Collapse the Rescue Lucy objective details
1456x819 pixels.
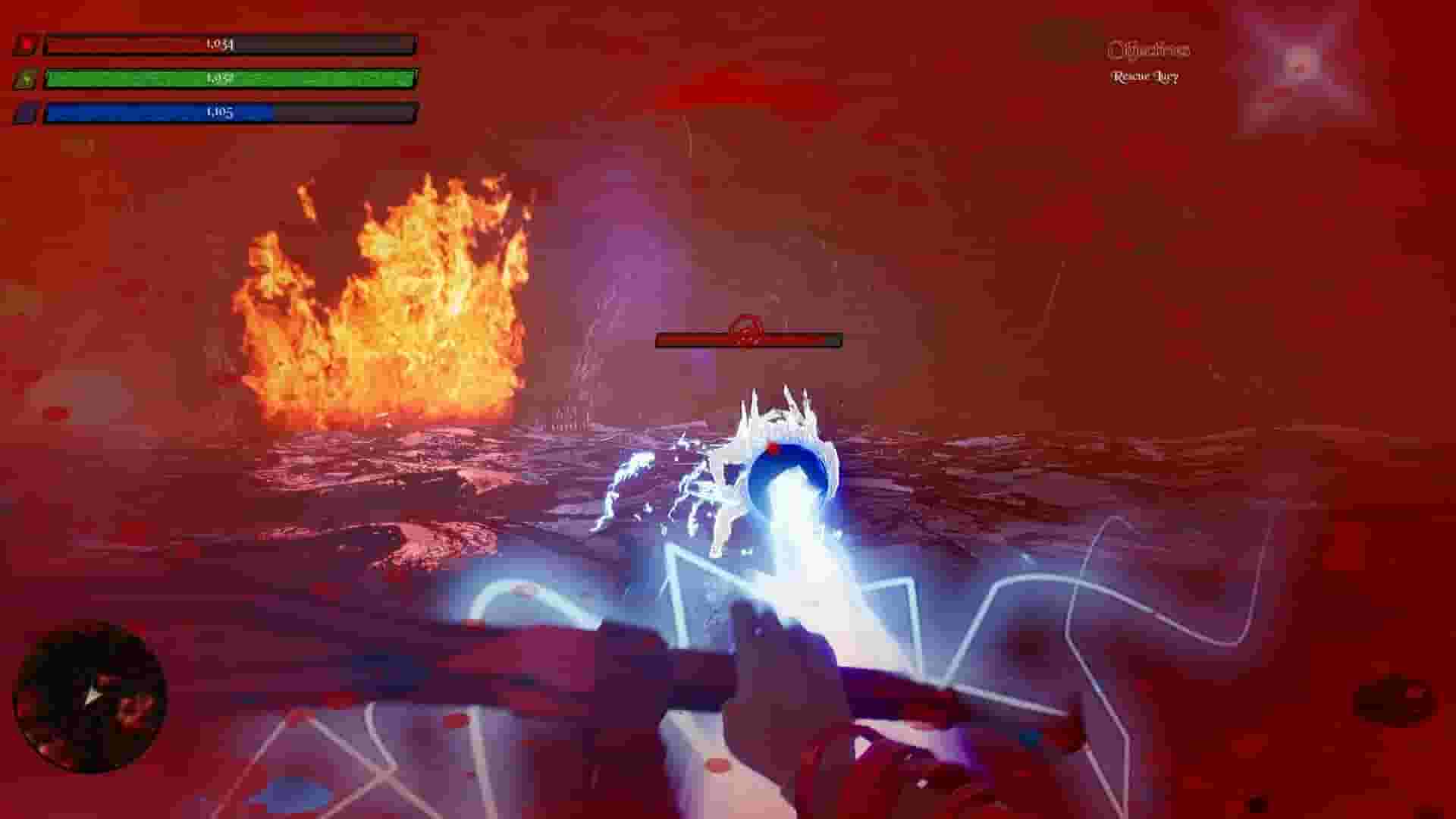[1145, 76]
